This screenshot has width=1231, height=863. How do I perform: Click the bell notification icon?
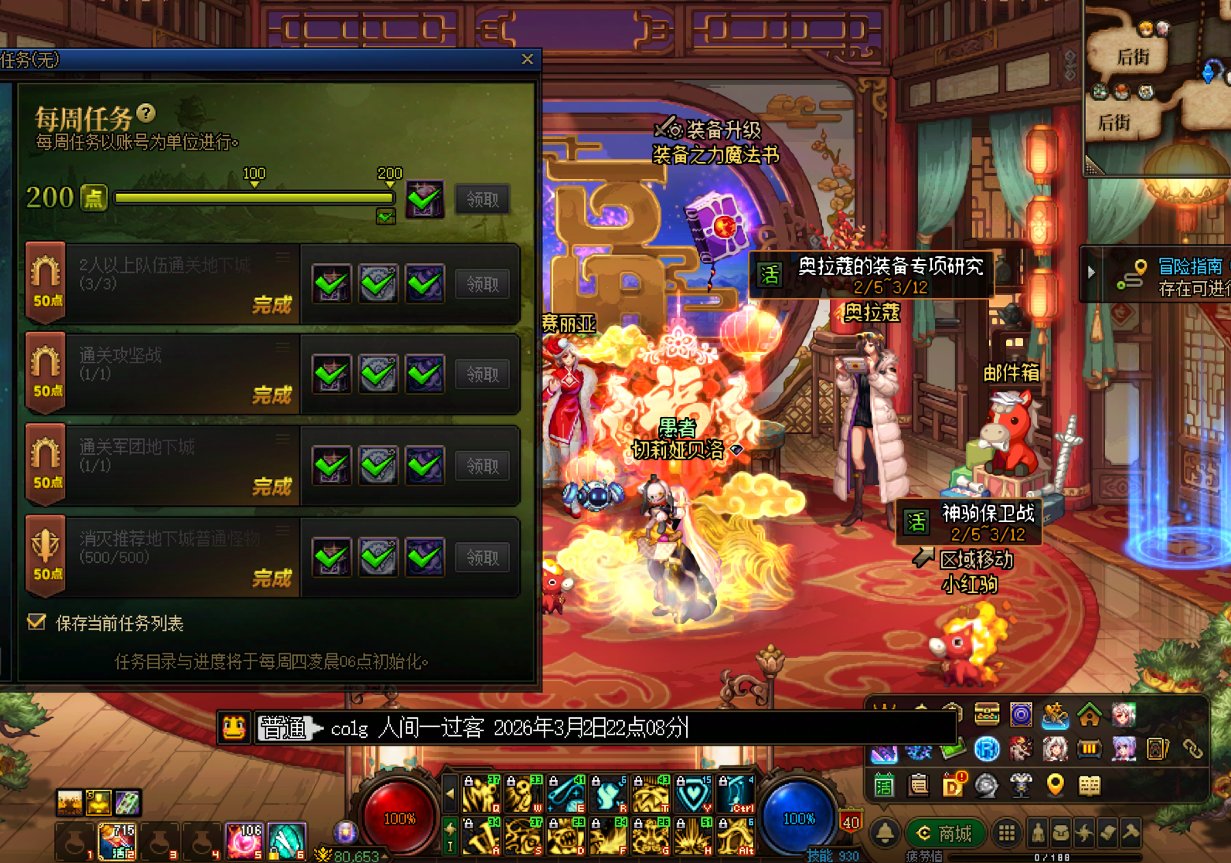pyautogui.click(x=884, y=833)
